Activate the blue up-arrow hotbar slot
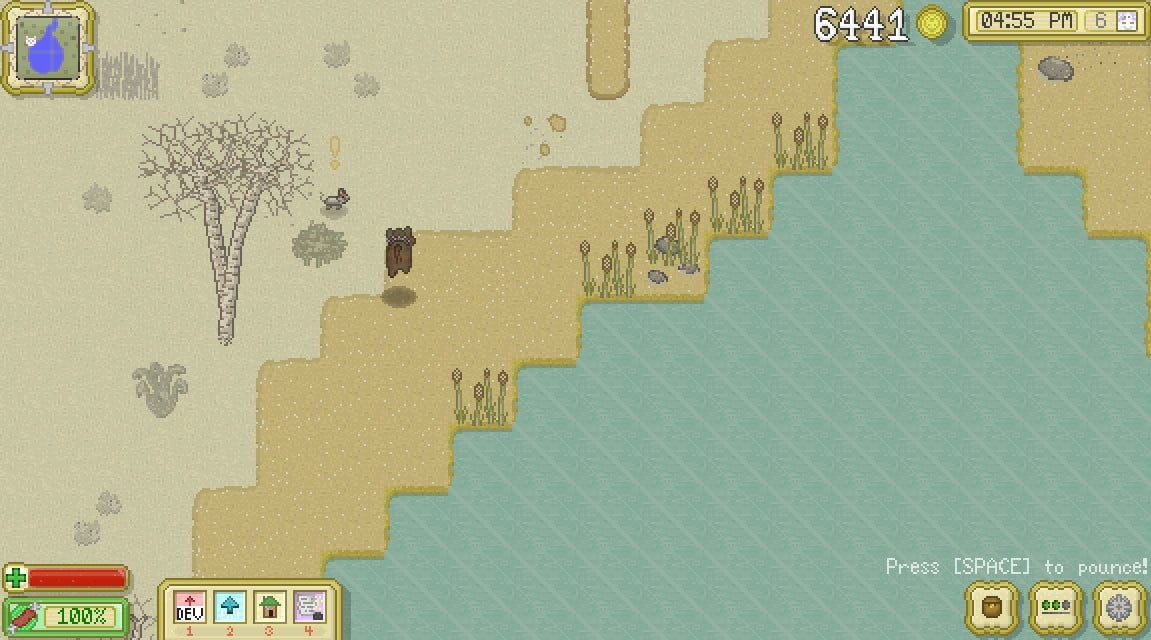Viewport: 1151px width, 640px height. click(230, 607)
